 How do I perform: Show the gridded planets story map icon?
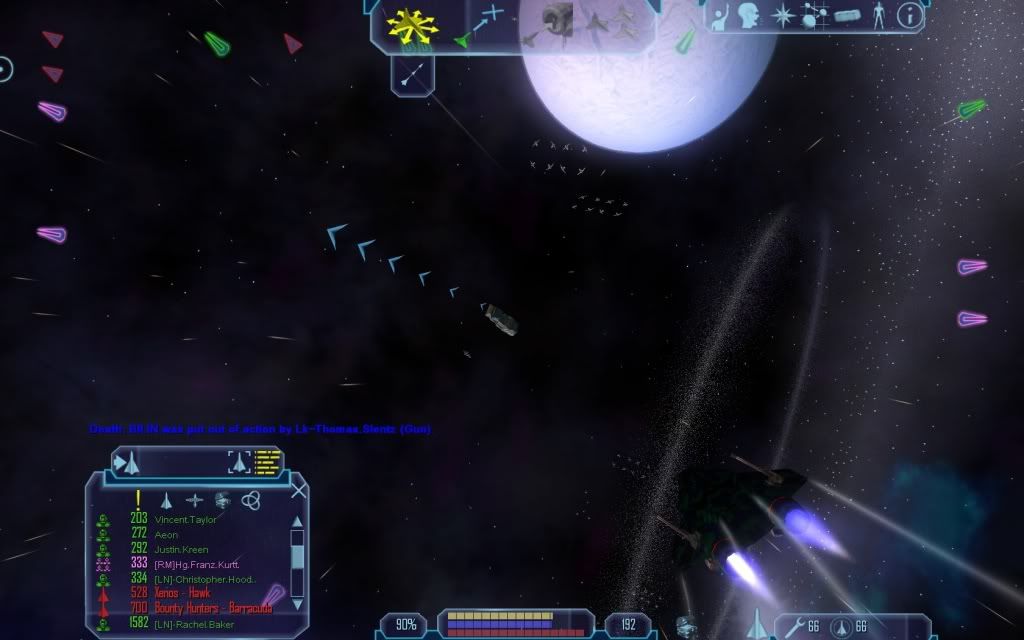point(813,16)
